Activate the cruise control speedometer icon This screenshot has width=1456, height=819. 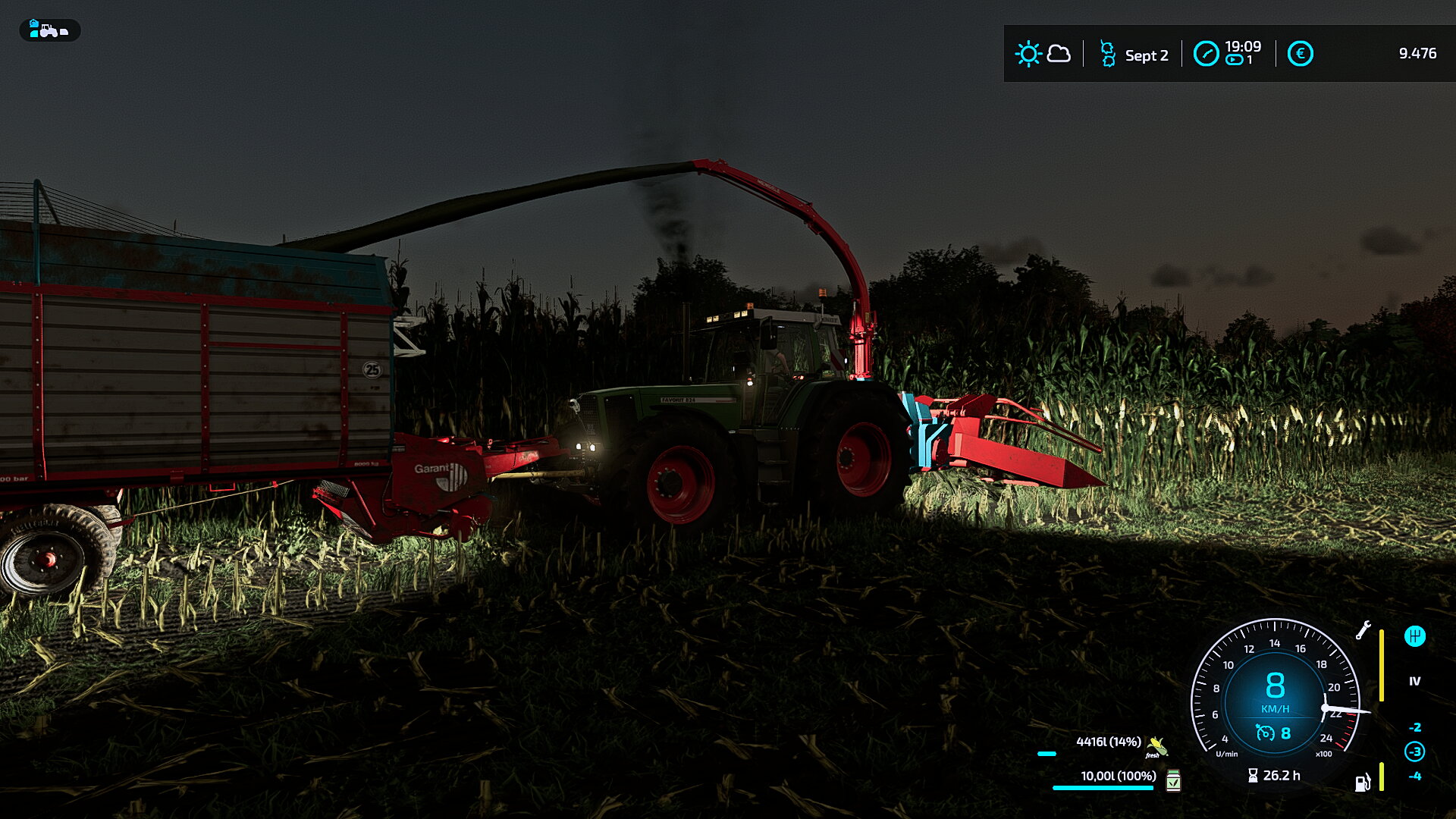coord(1264,733)
